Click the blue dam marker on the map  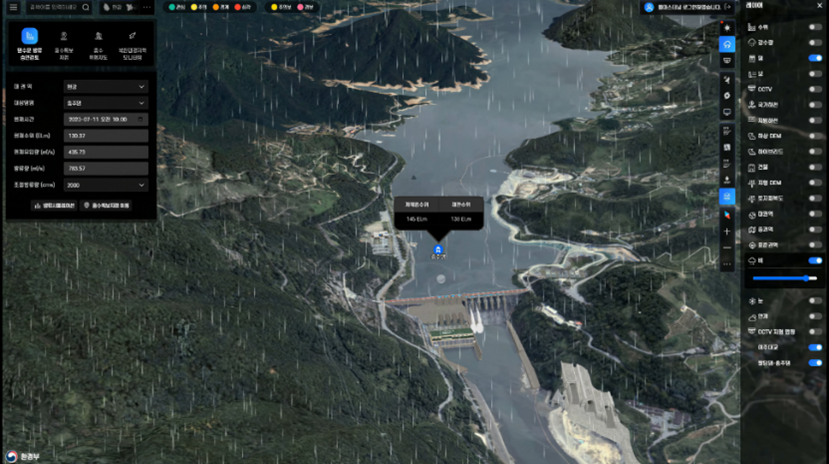[438, 248]
